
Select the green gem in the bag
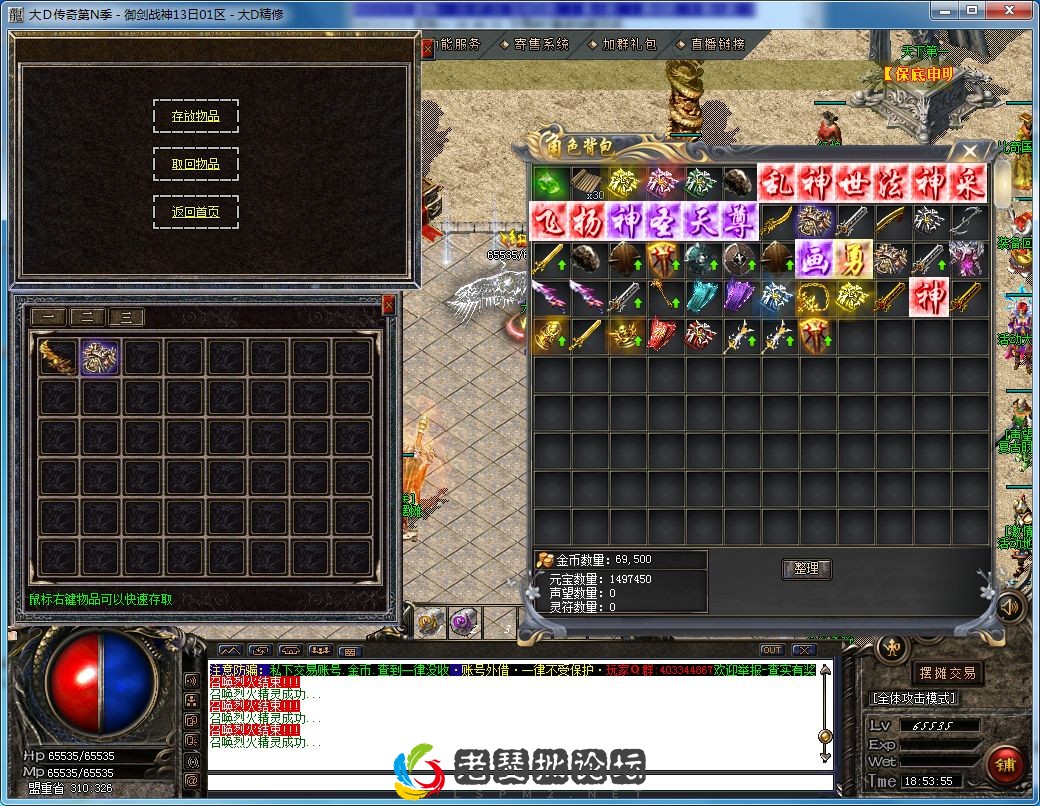(x=548, y=182)
